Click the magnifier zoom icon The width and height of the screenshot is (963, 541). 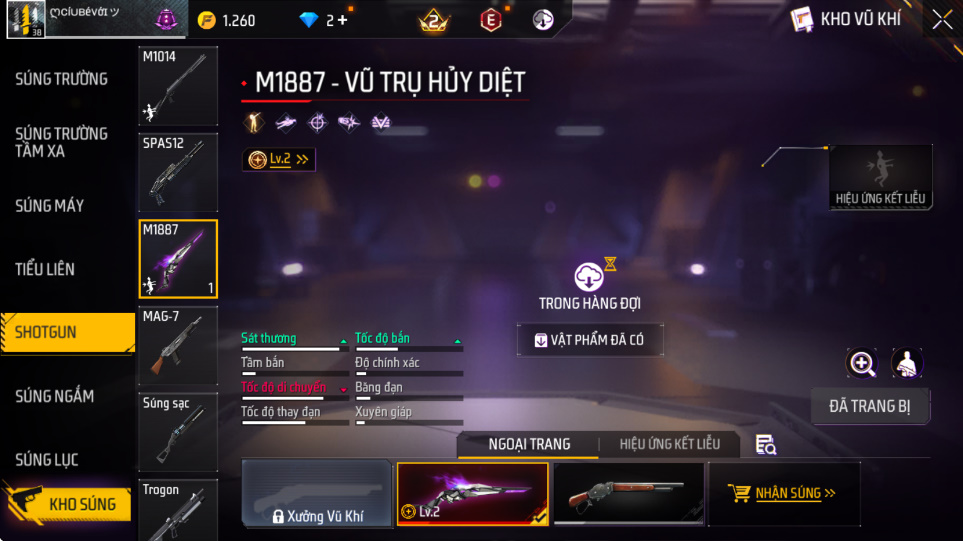(862, 364)
